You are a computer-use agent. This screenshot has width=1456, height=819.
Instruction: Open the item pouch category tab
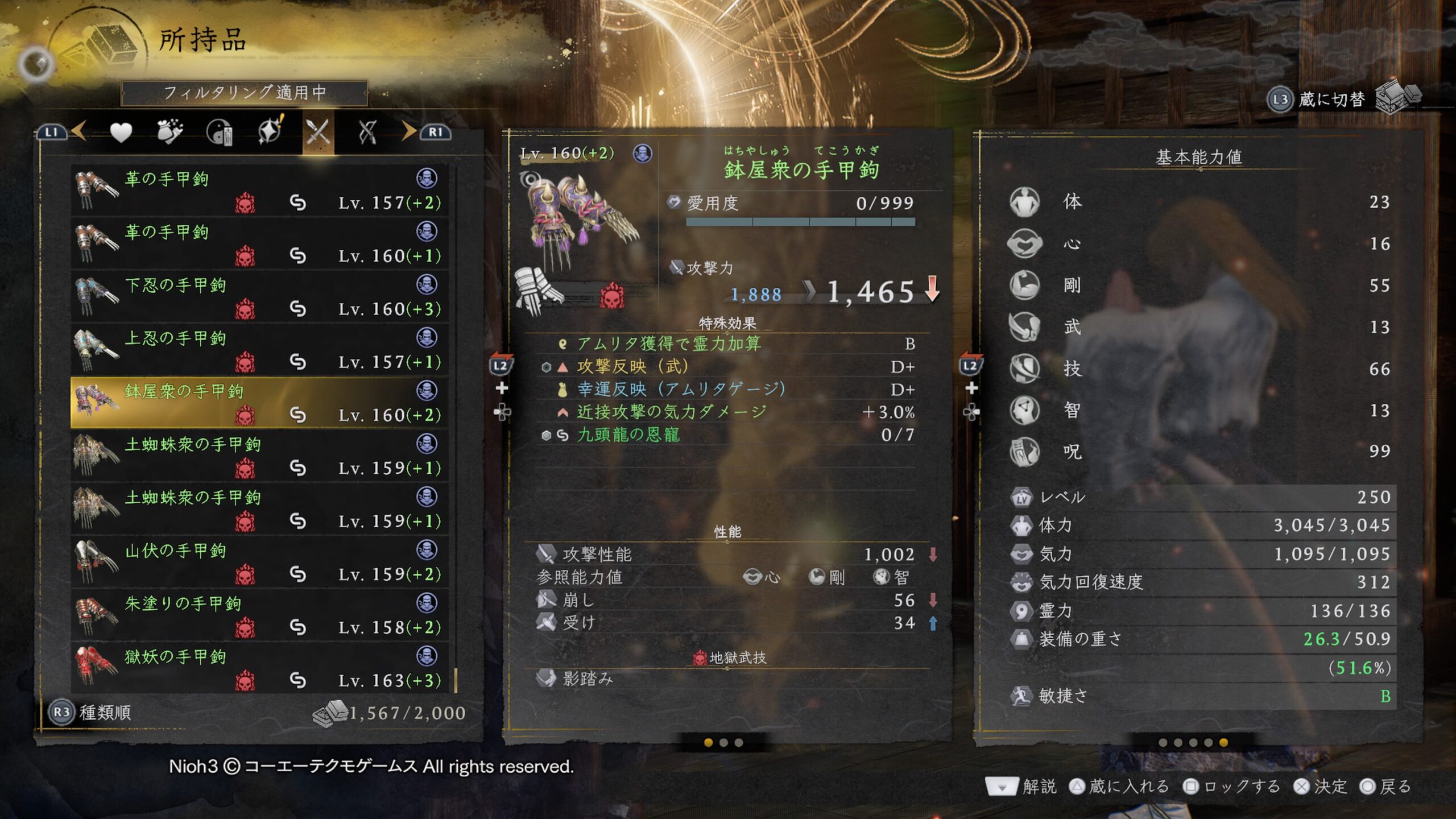click(169, 133)
